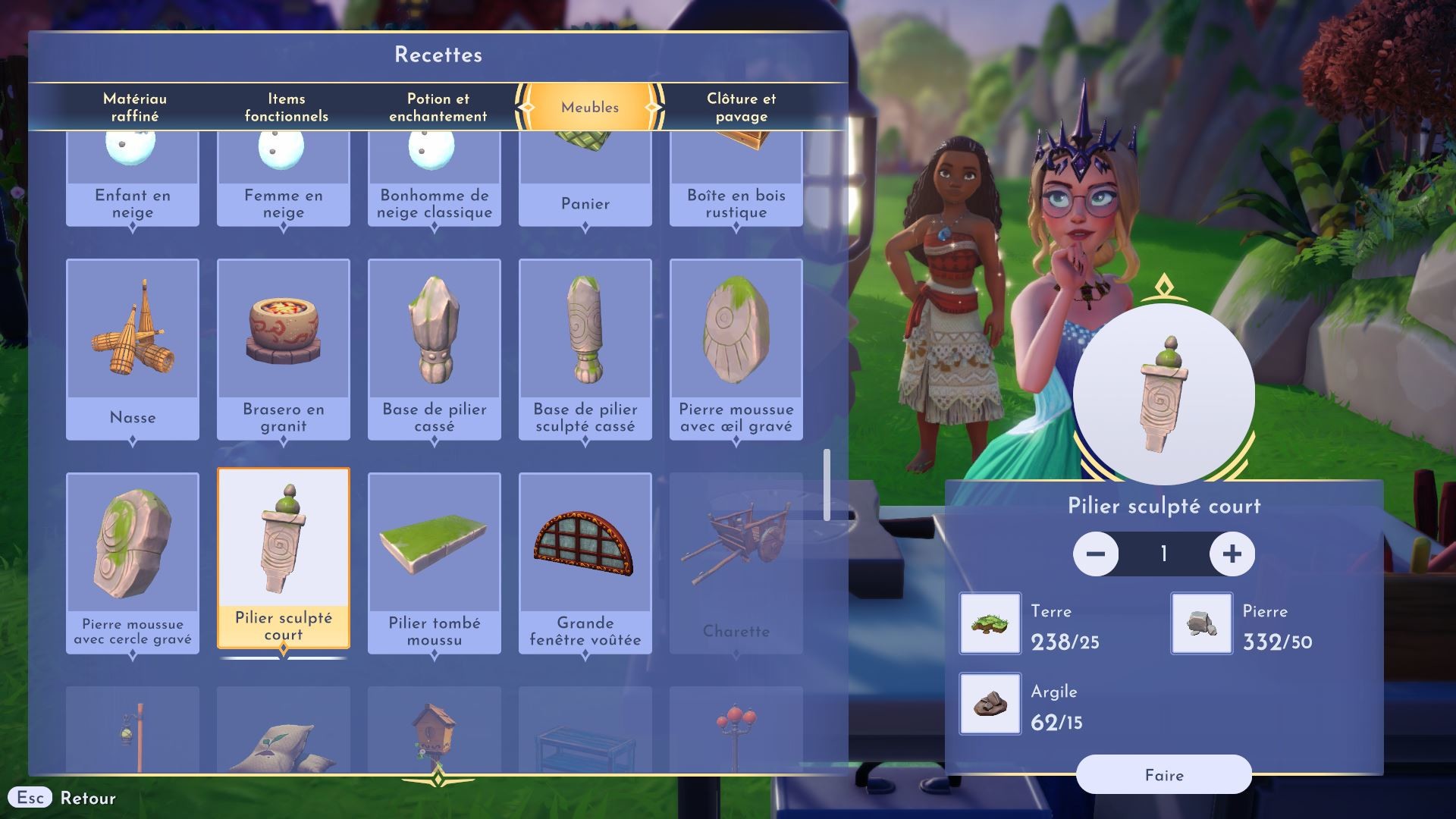1456x819 pixels.
Task: Open the Items fonctionnels tab
Action: pyautogui.click(x=286, y=107)
